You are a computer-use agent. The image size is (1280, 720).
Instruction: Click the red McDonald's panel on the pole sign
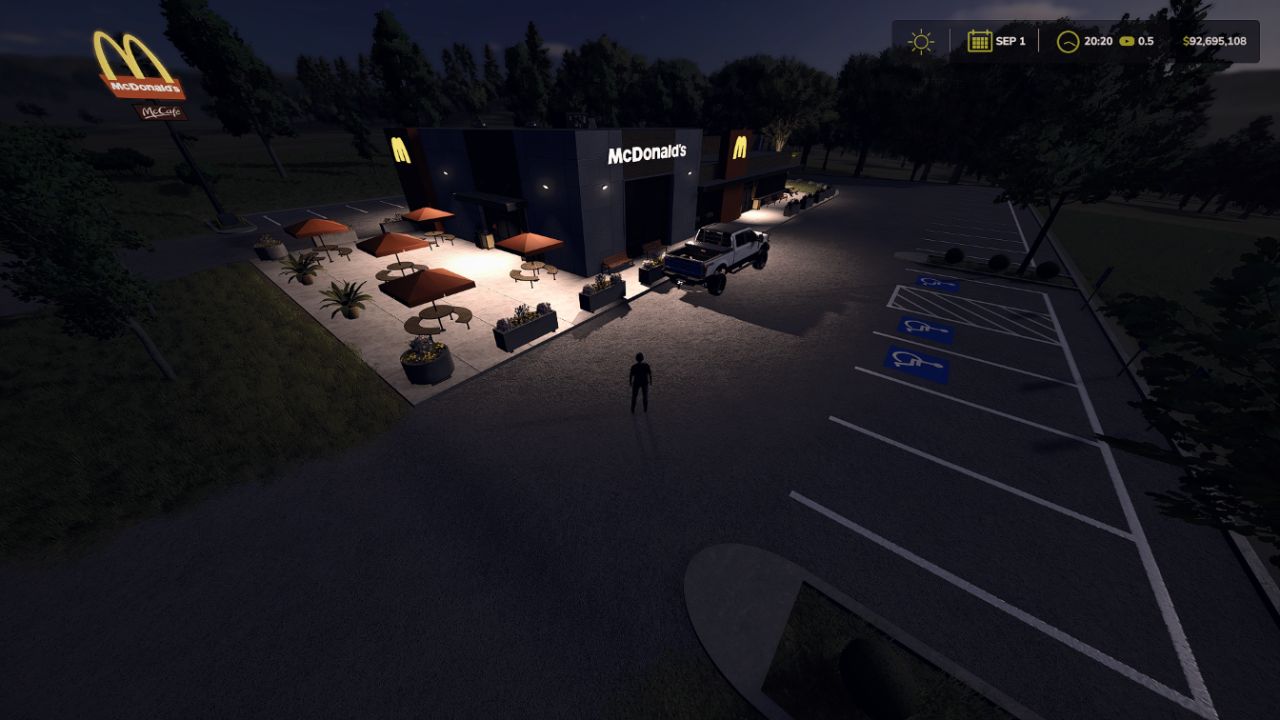click(143, 88)
